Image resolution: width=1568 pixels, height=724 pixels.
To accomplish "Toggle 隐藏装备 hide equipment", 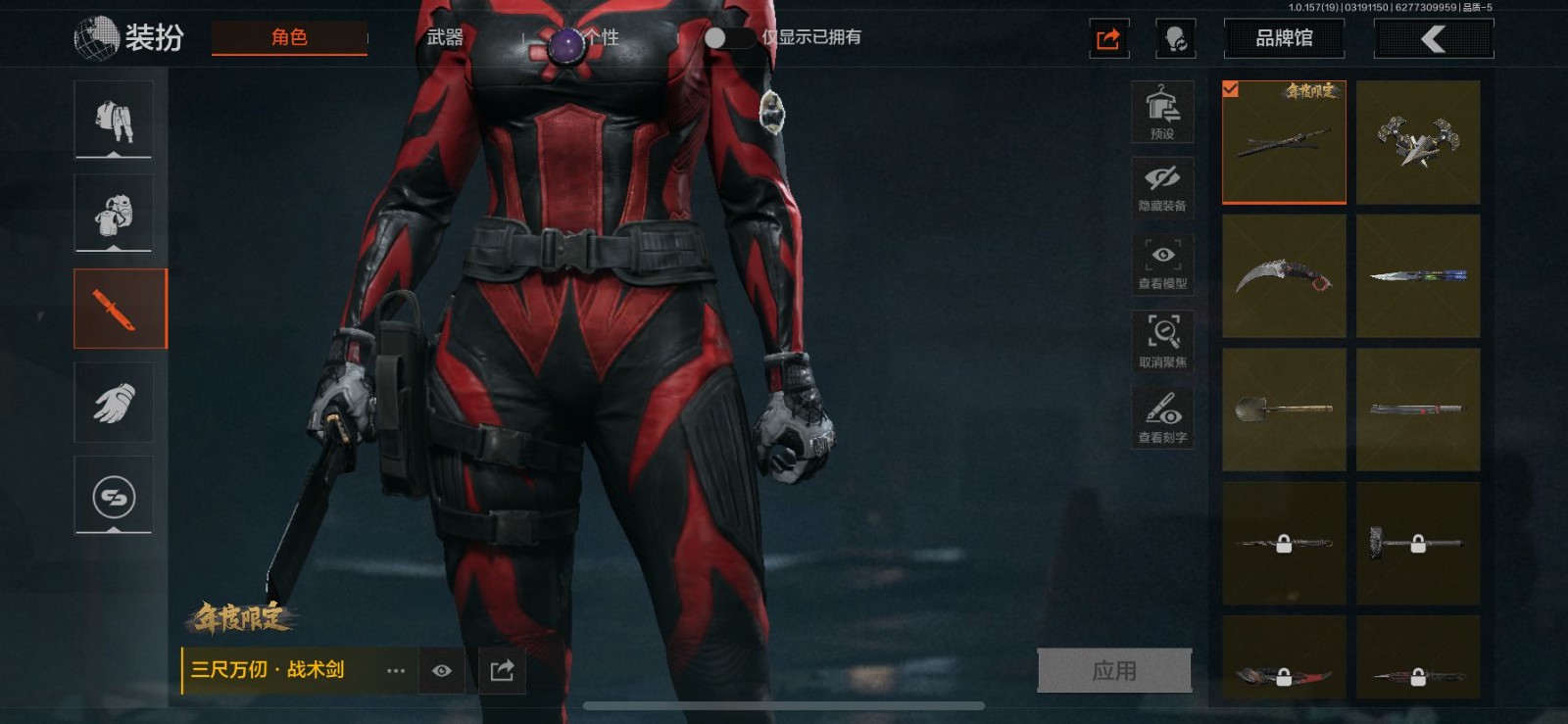I will pos(1162,186).
